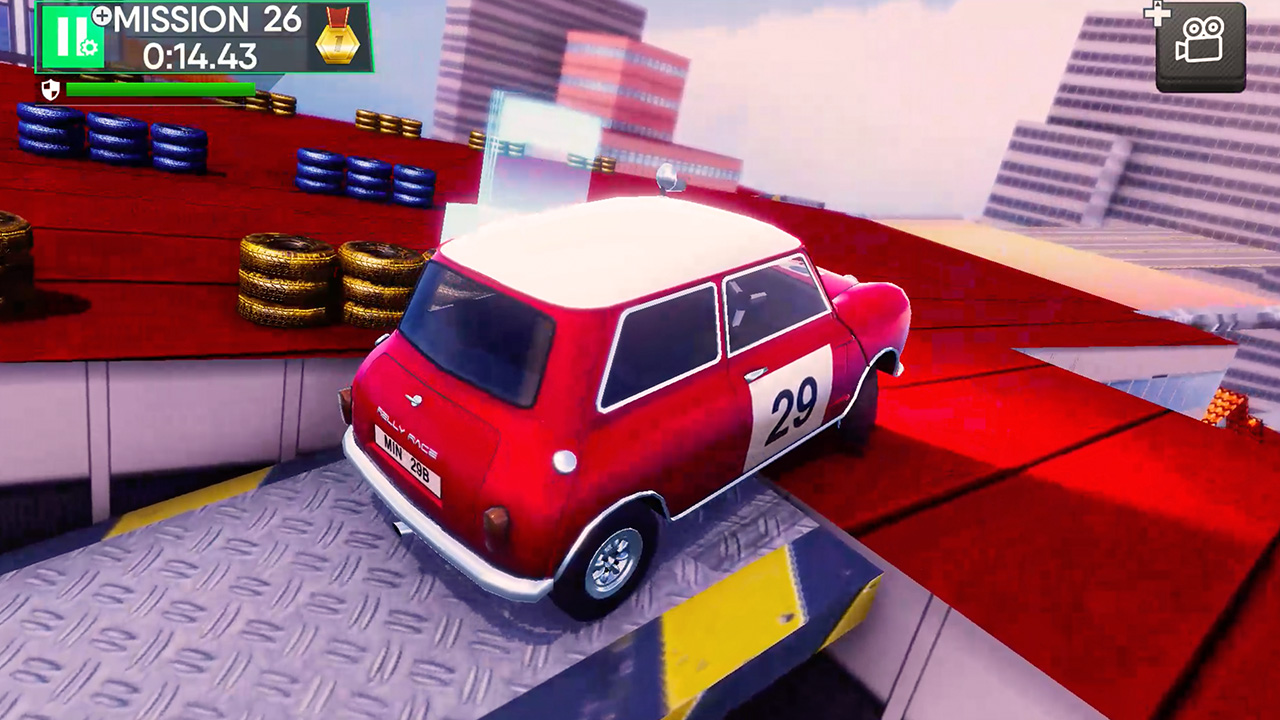Tap the timer readout 0:14.43

(200, 55)
